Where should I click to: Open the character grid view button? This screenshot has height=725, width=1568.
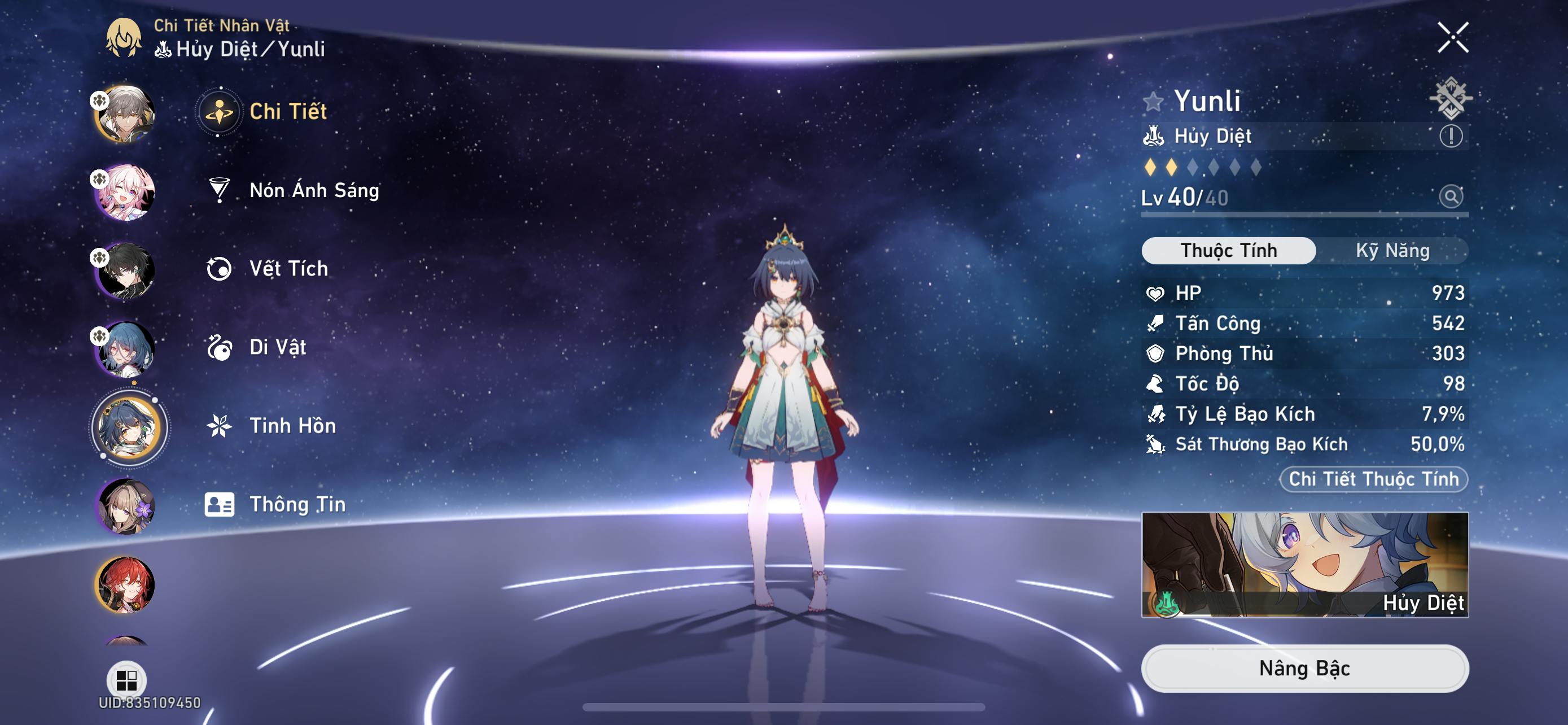point(126,679)
